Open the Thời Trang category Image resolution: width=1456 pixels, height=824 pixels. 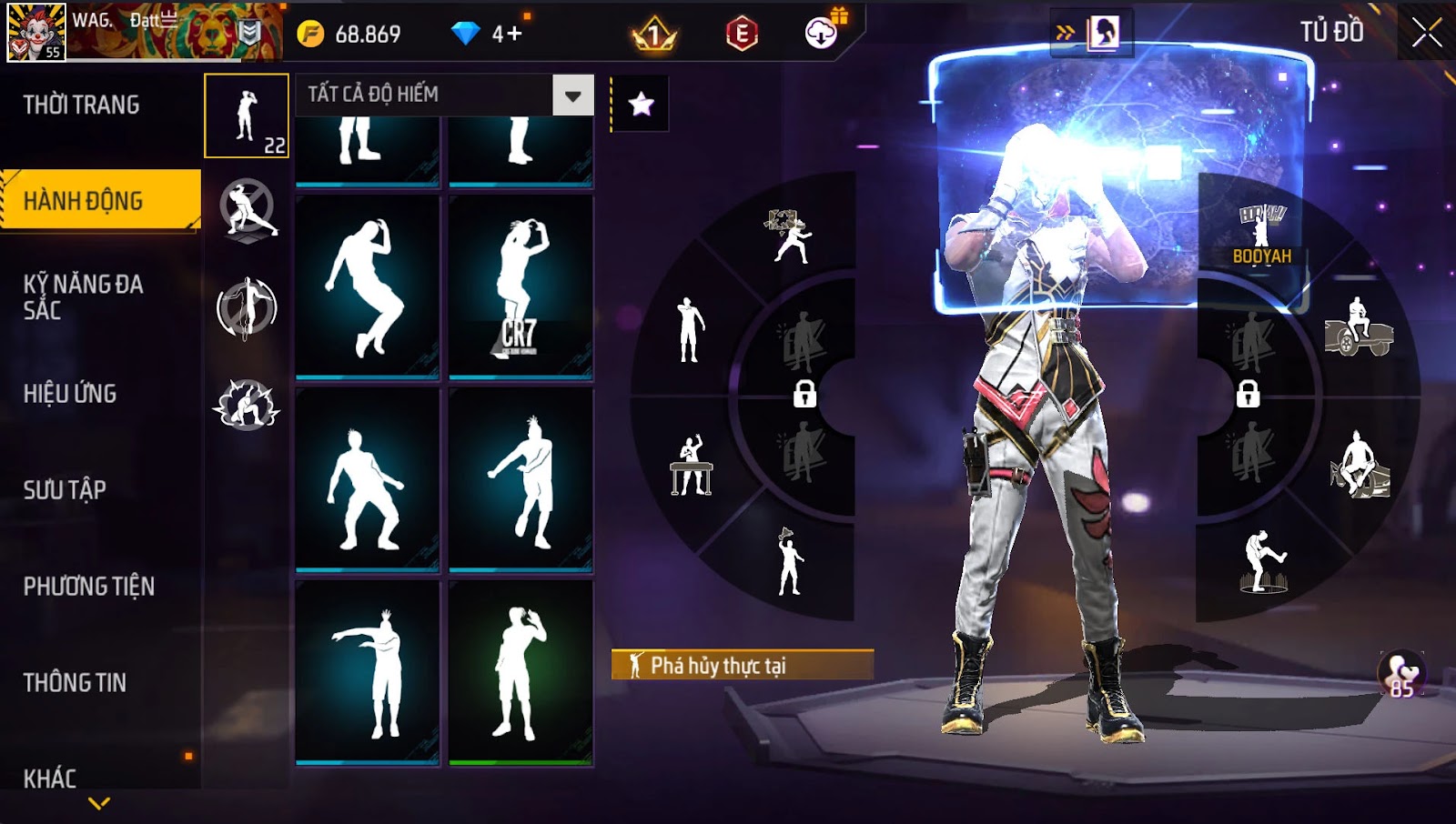tap(82, 105)
